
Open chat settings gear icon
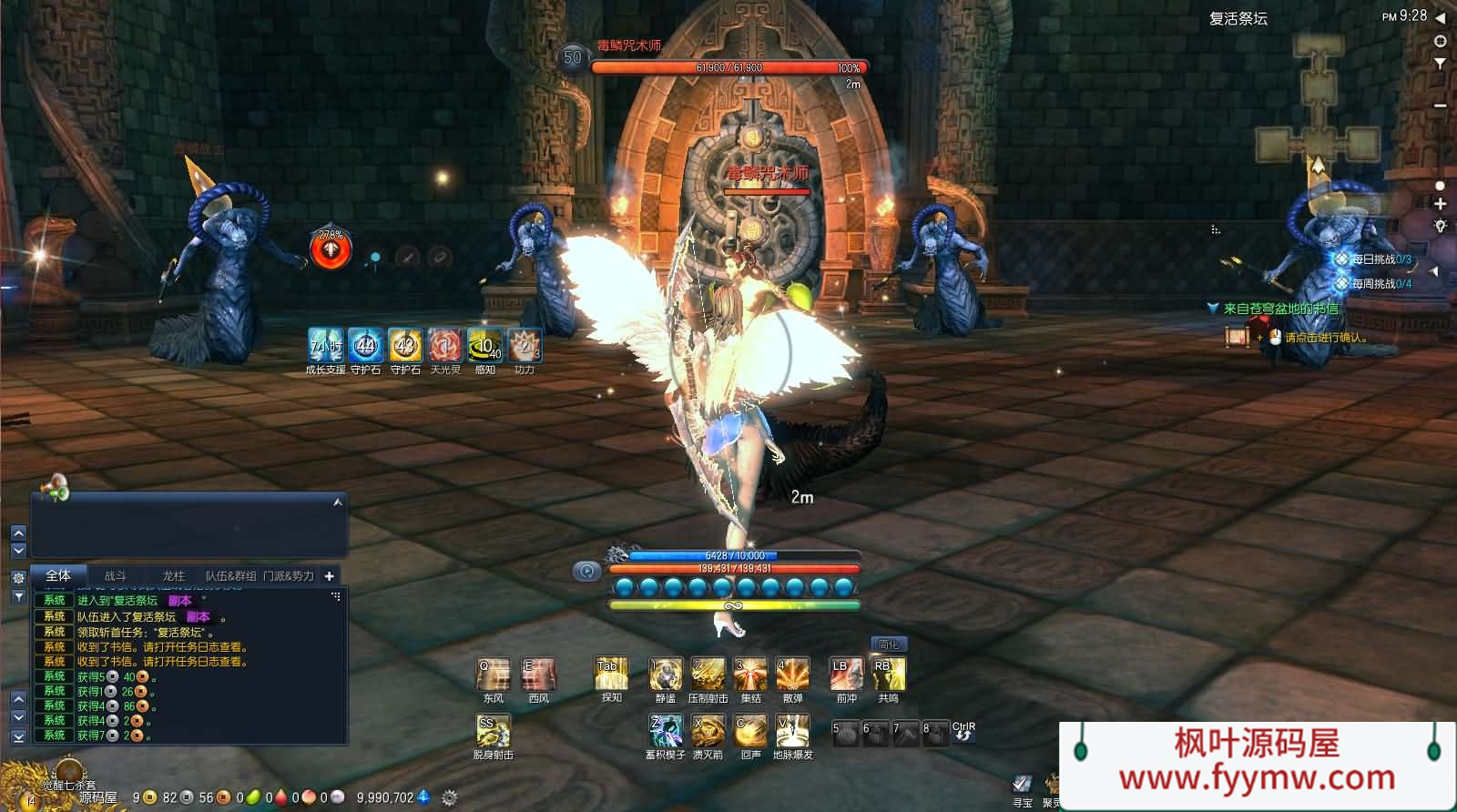coord(18,578)
